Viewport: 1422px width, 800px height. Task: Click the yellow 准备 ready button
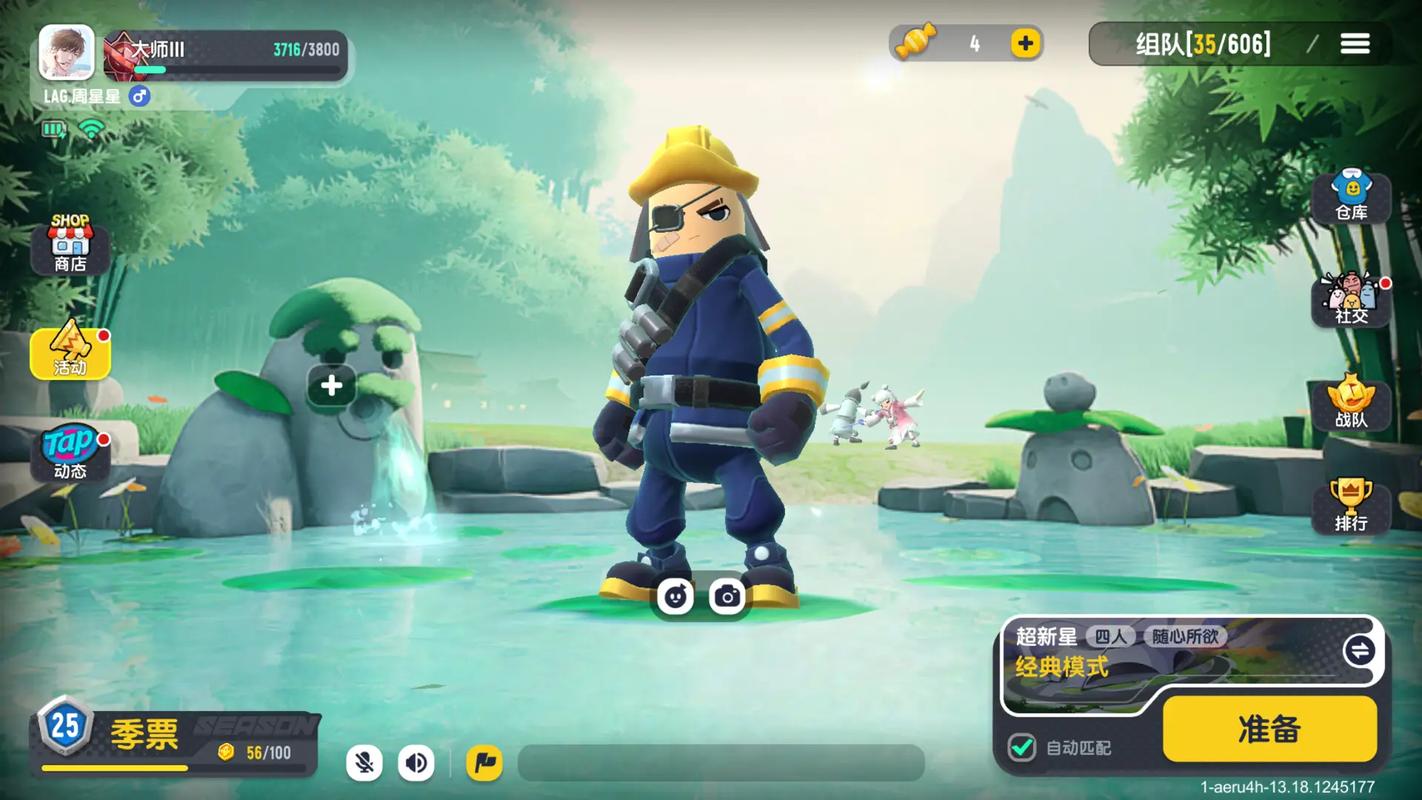tap(1269, 729)
